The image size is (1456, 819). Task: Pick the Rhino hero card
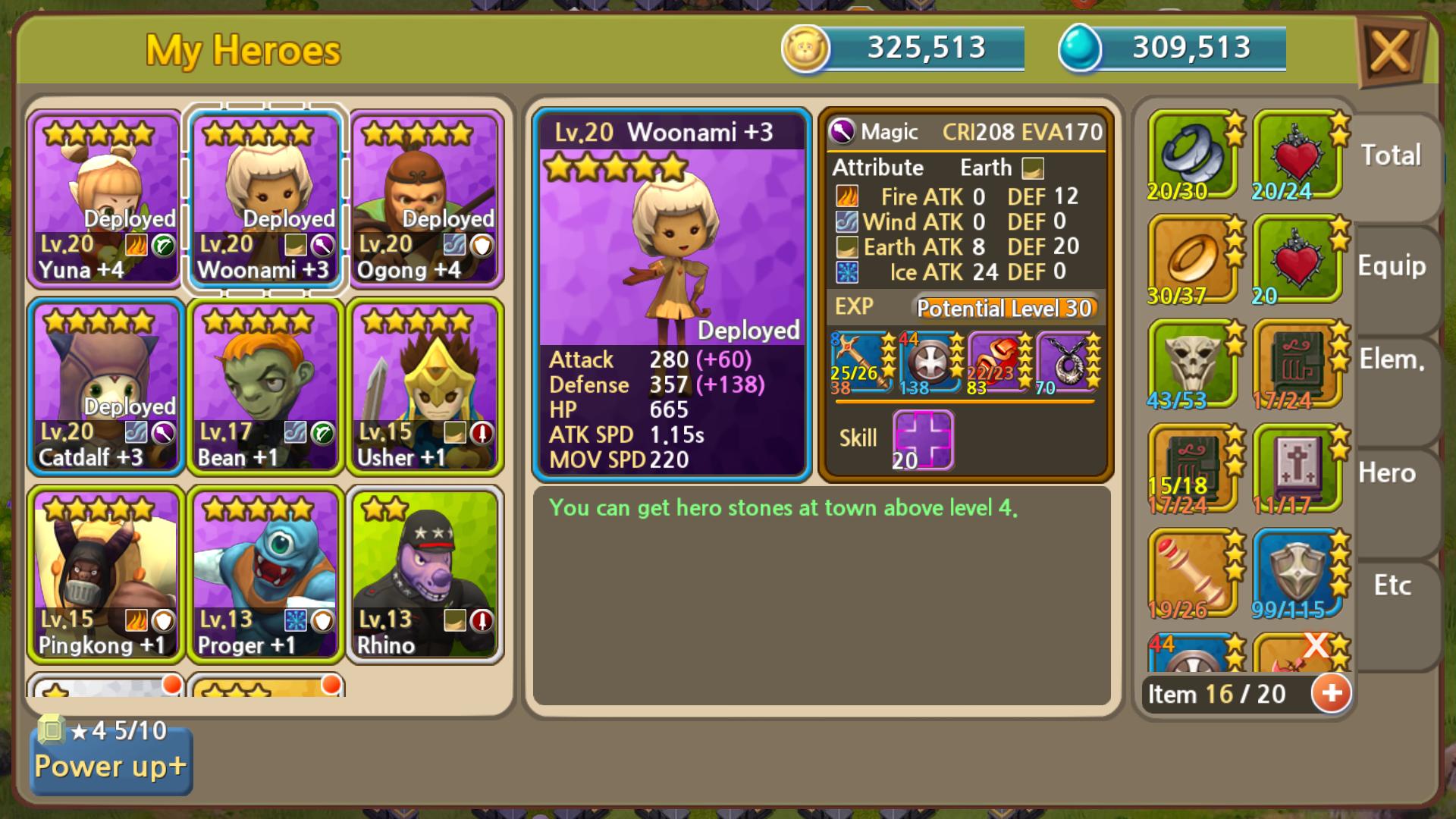pos(425,574)
